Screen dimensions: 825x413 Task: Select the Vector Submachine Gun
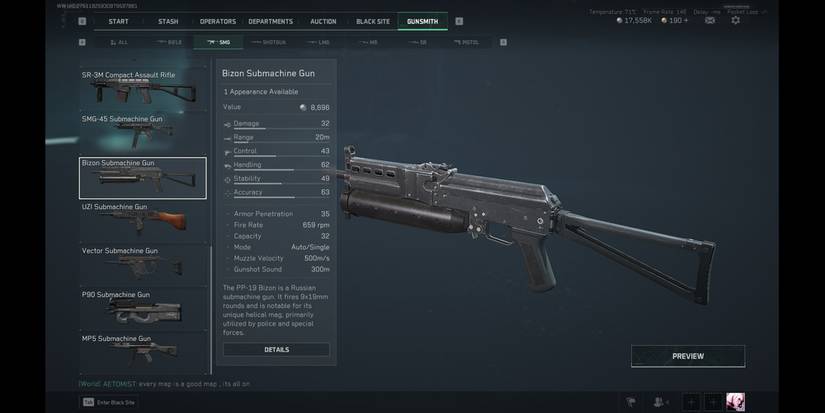click(x=143, y=264)
